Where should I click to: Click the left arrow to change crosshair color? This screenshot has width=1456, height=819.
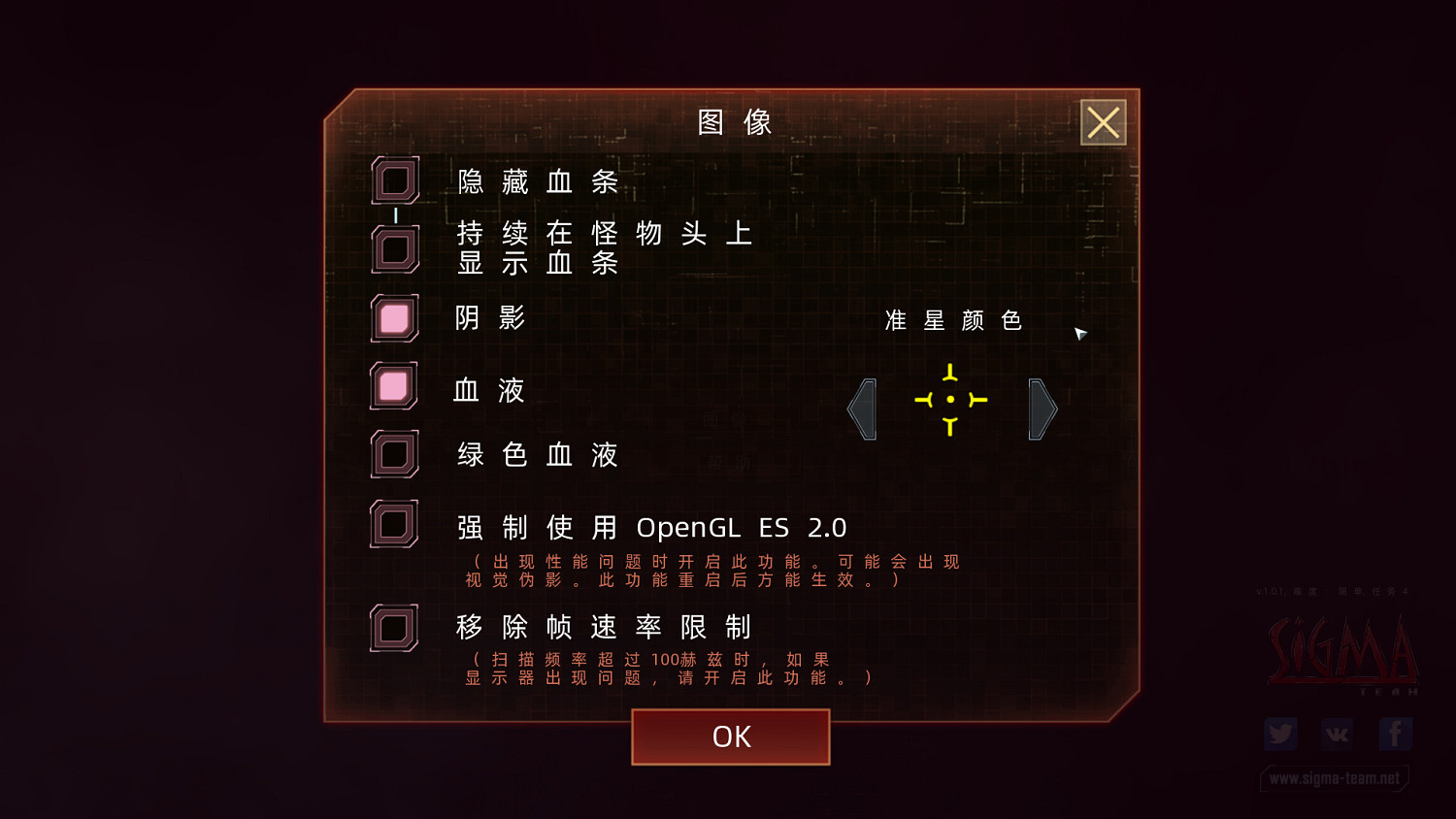coord(862,409)
